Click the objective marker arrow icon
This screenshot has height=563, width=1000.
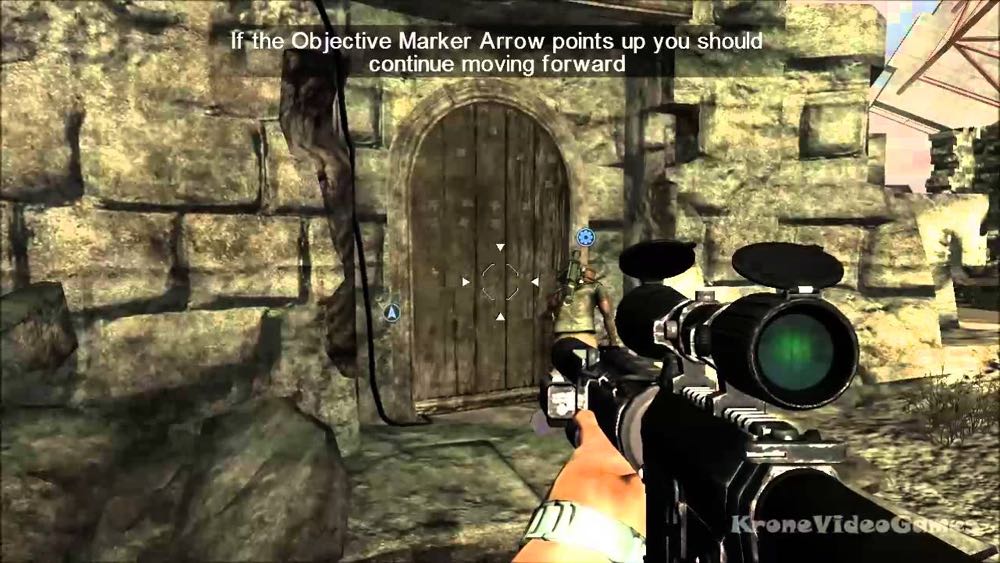pos(392,313)
